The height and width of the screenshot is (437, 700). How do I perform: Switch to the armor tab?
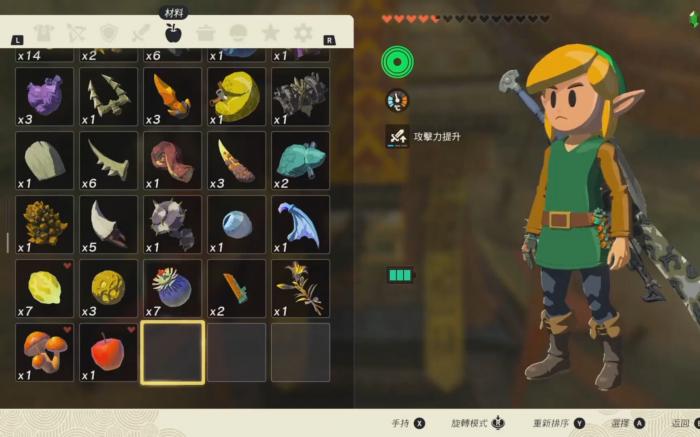[43, 34]
